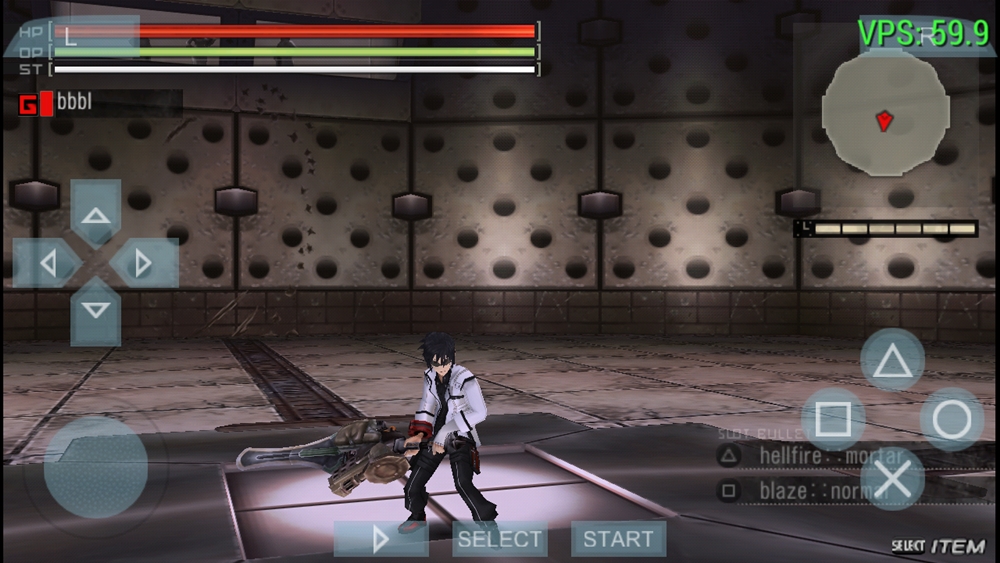Tap the circle action button
The height and width of the screenshot is (563, 1000).
coord(951,419)
